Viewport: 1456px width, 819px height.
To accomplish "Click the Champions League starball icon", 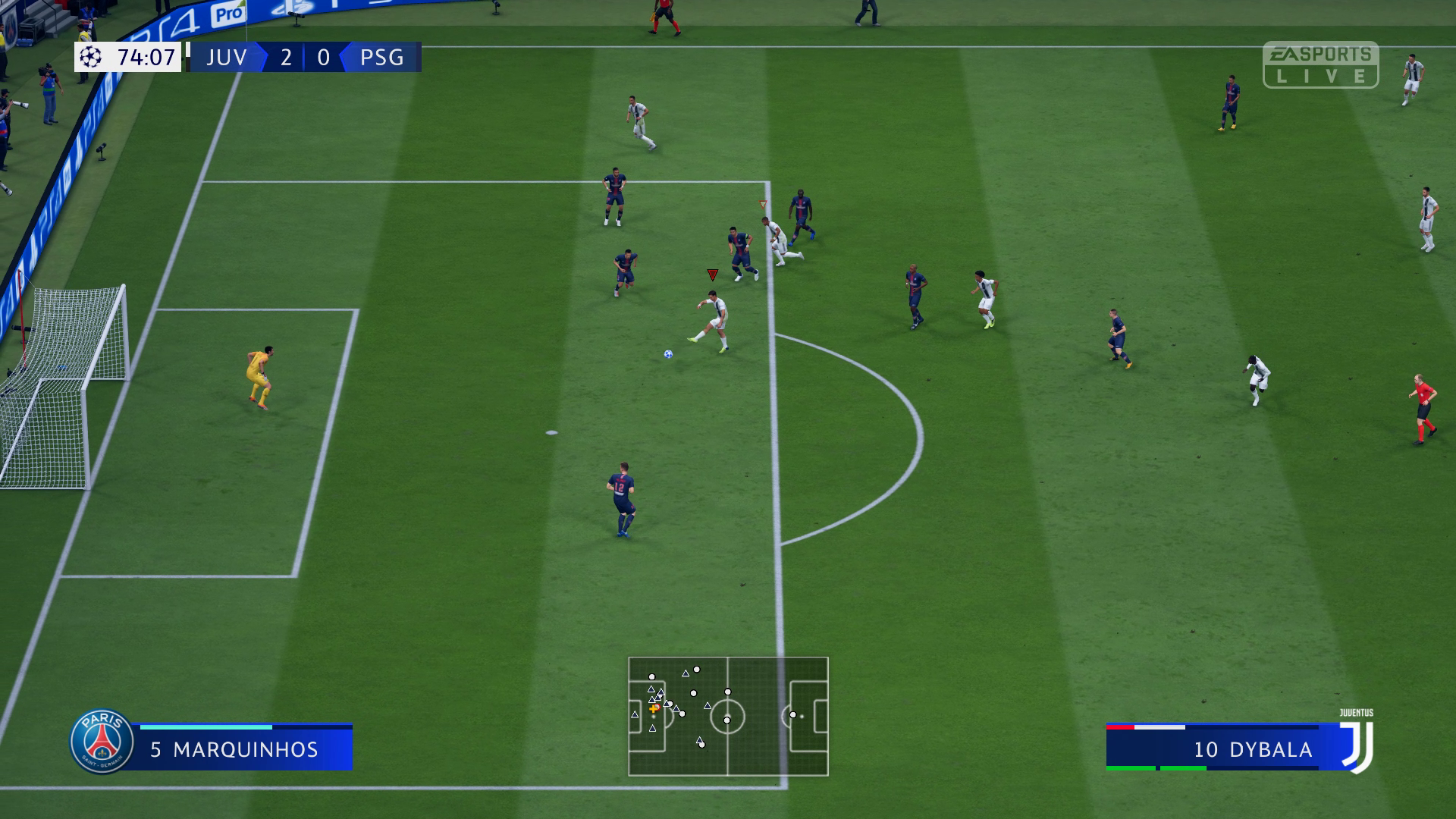I will [x=91, y=57].
